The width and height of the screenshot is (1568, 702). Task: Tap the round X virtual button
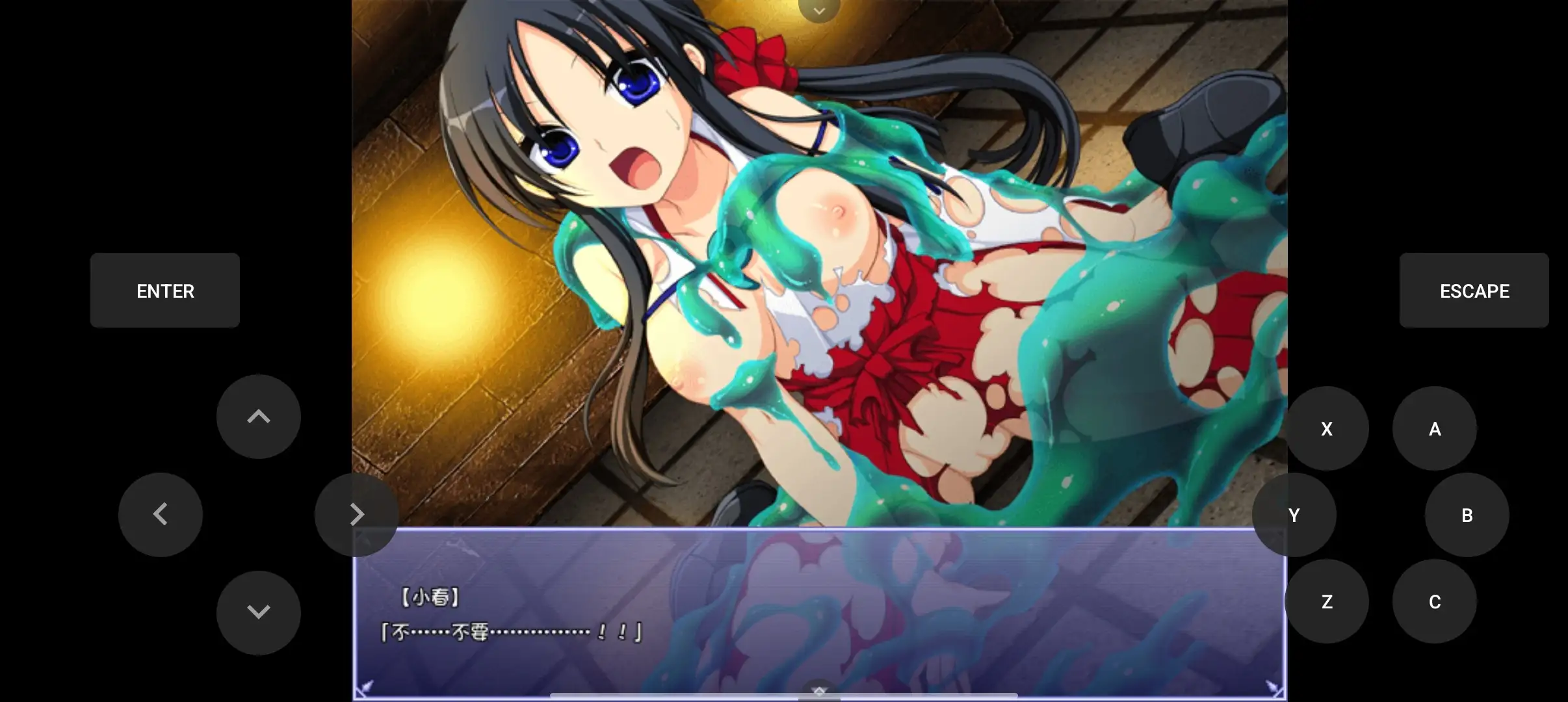pyautogui.click(x=1327, y=428)
